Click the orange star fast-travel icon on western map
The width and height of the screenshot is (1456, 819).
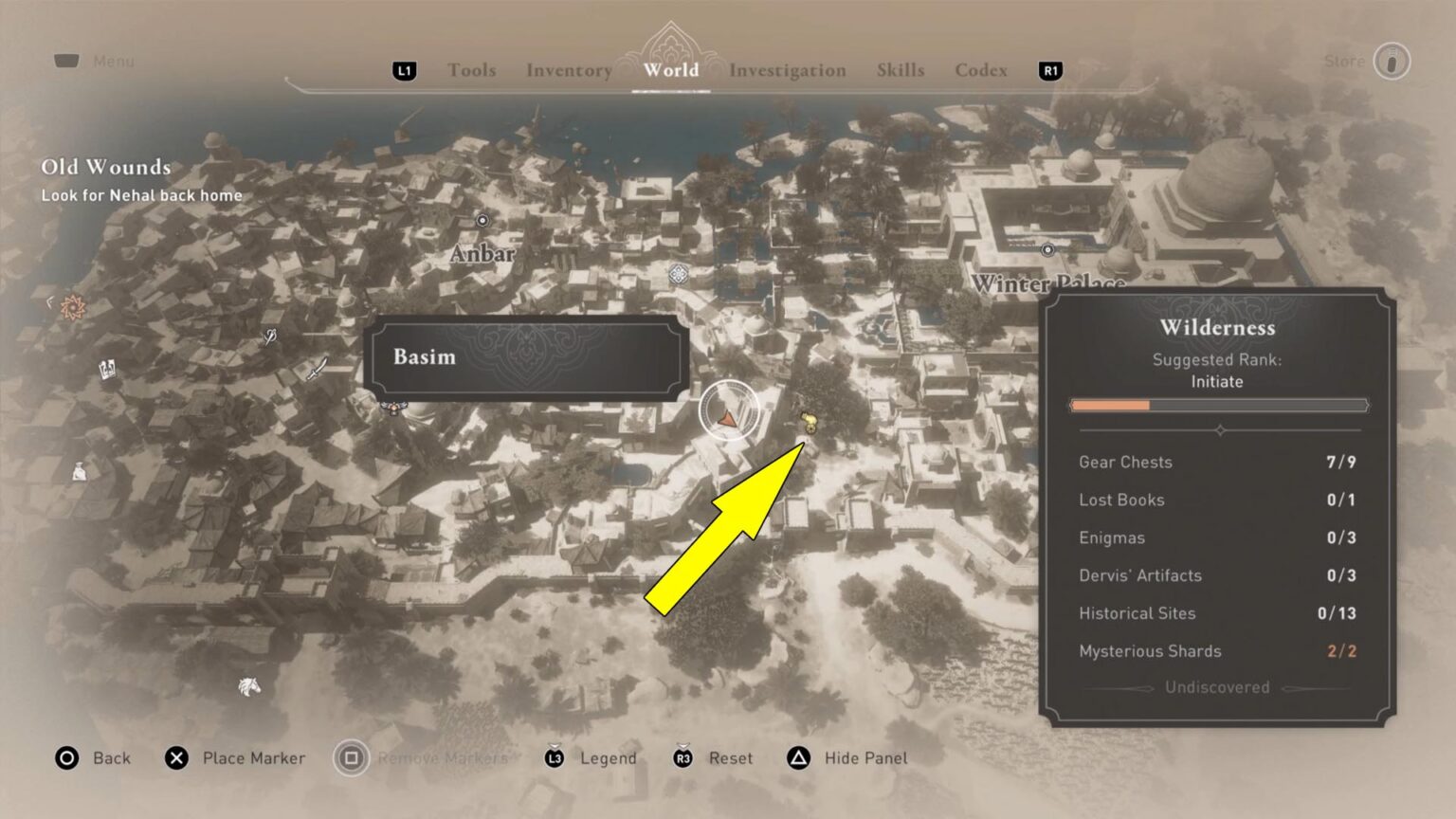click(71, 307)
